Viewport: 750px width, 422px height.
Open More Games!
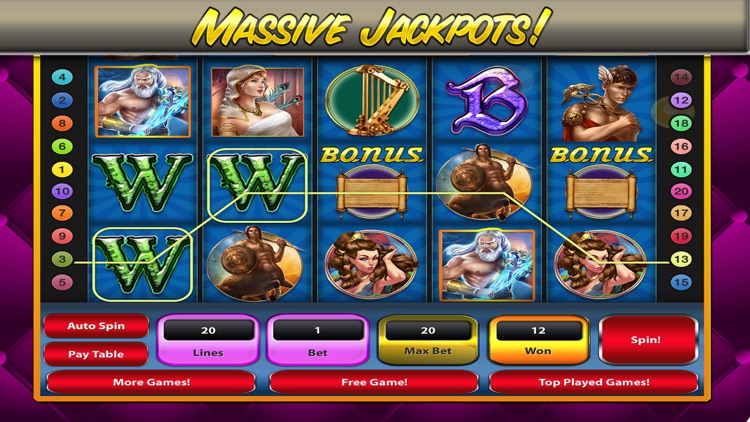pos(151,382)
